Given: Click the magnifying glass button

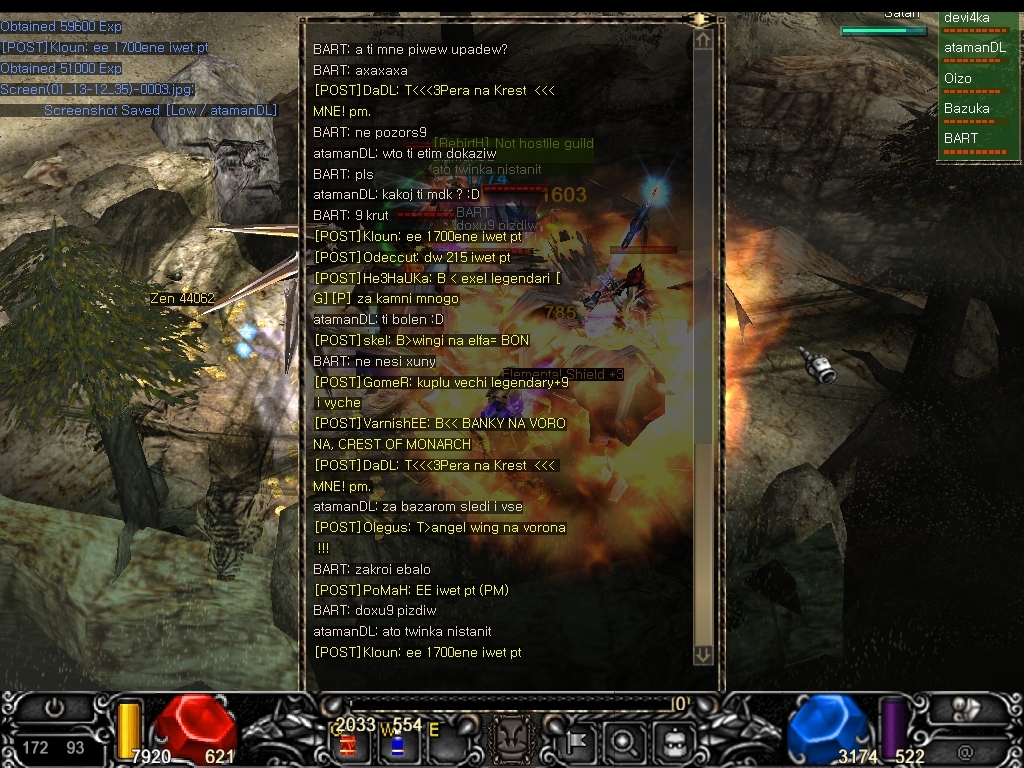Looking at the screenshot, I should point(623,743).
